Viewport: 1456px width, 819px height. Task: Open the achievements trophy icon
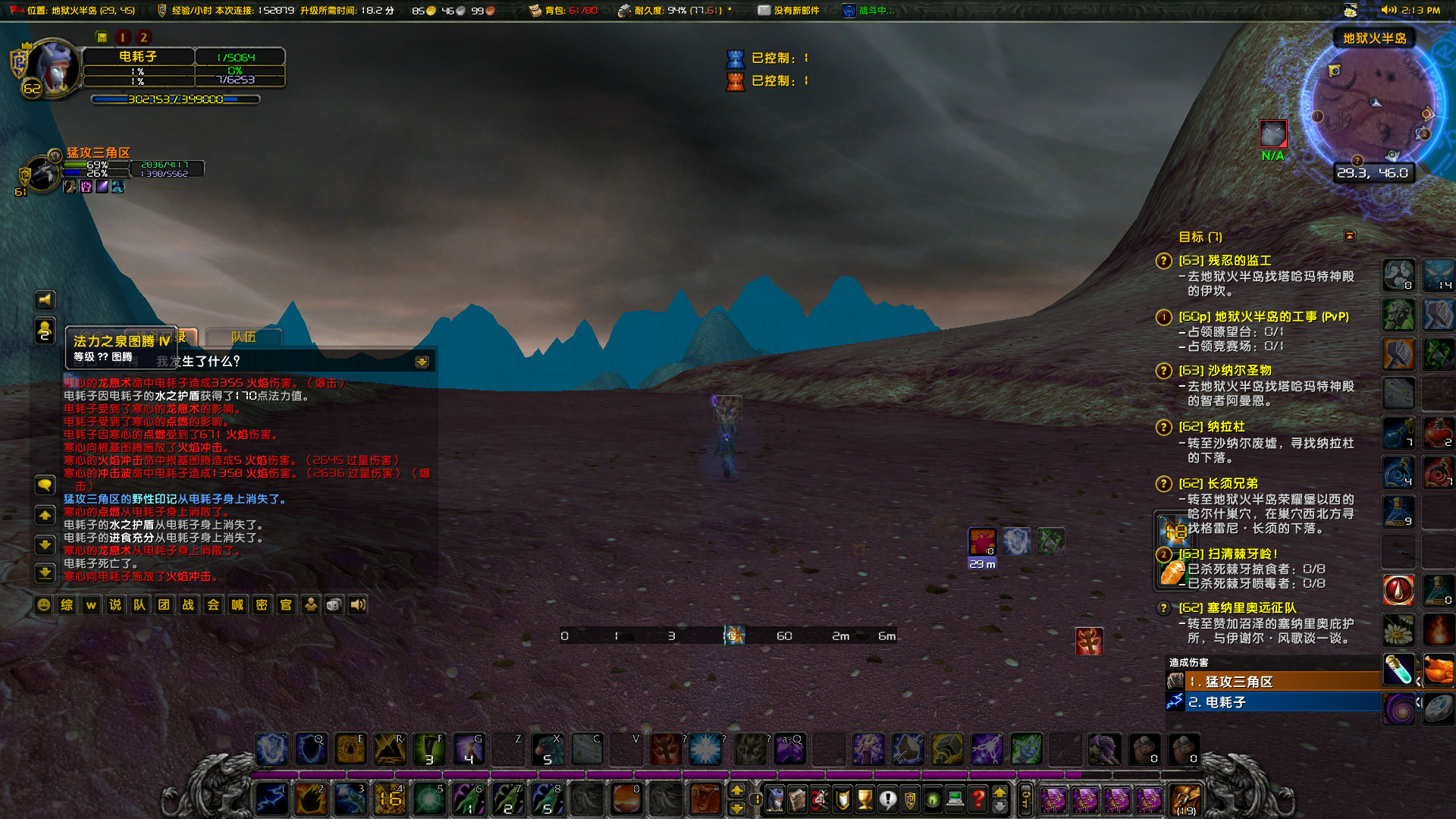pyautogui.click(x=864, y=800)
